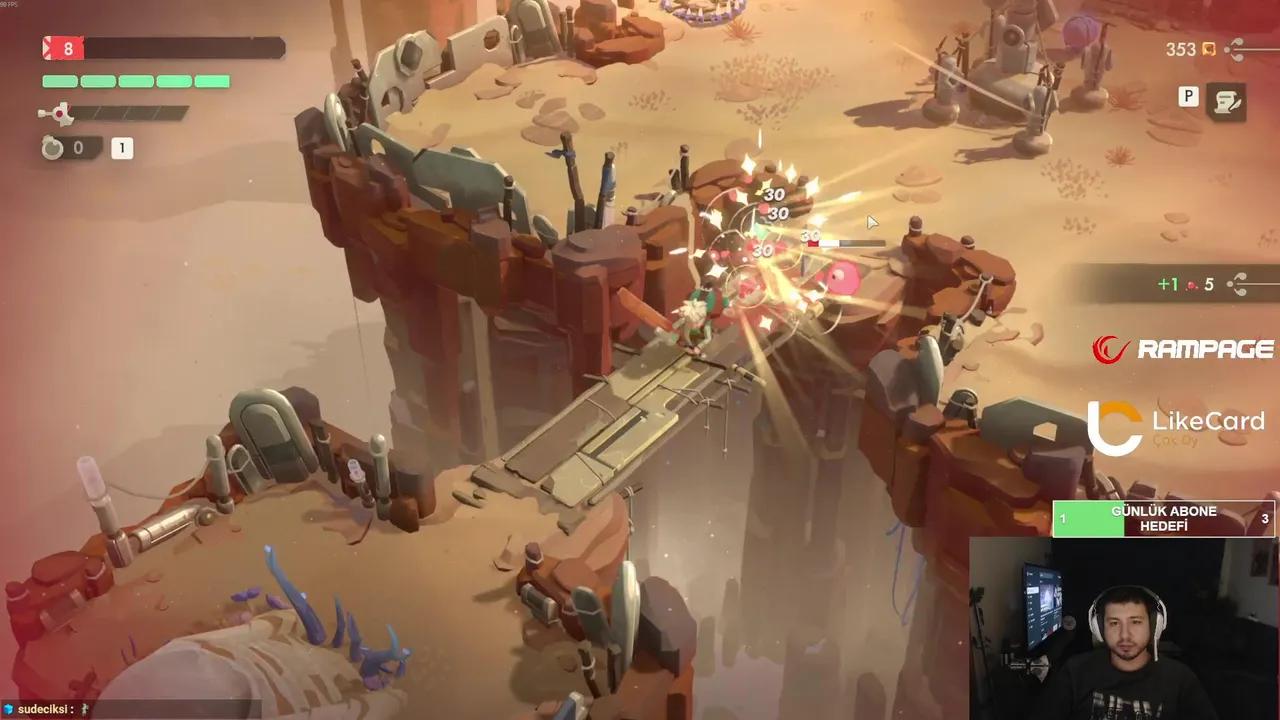The height and width of the screenshot is (720, 1280).
Task: Click the streamer's webcam feed
Action: (x=1123, y=628)
